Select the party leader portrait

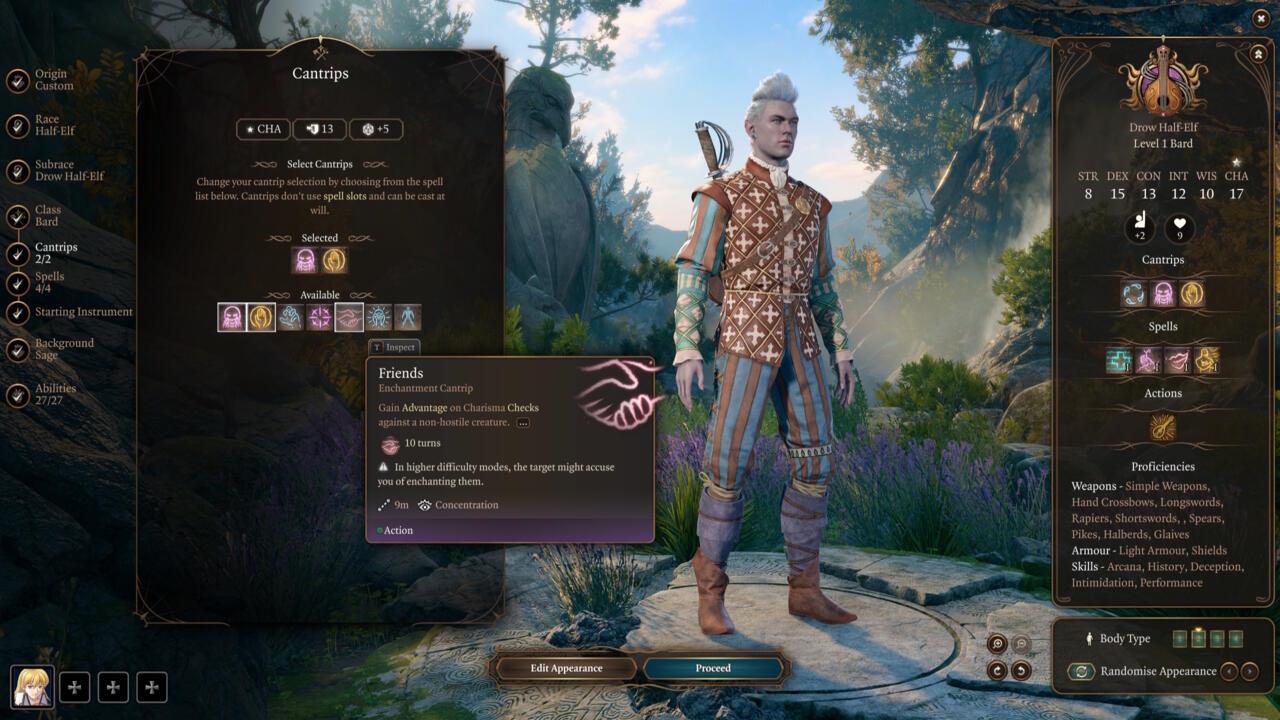click(32, 686)
